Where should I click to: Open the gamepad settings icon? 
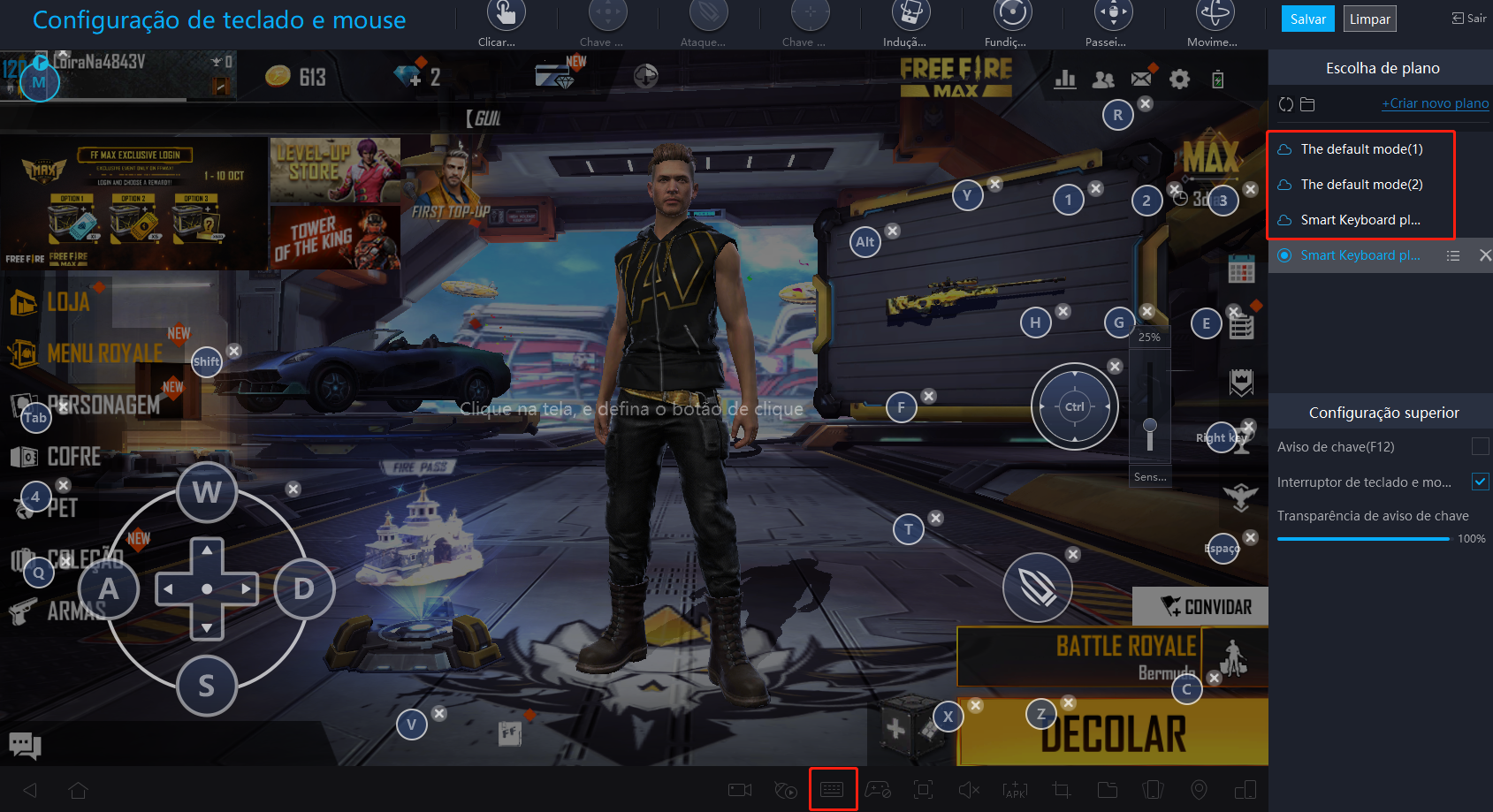click(x=880, y=789)
